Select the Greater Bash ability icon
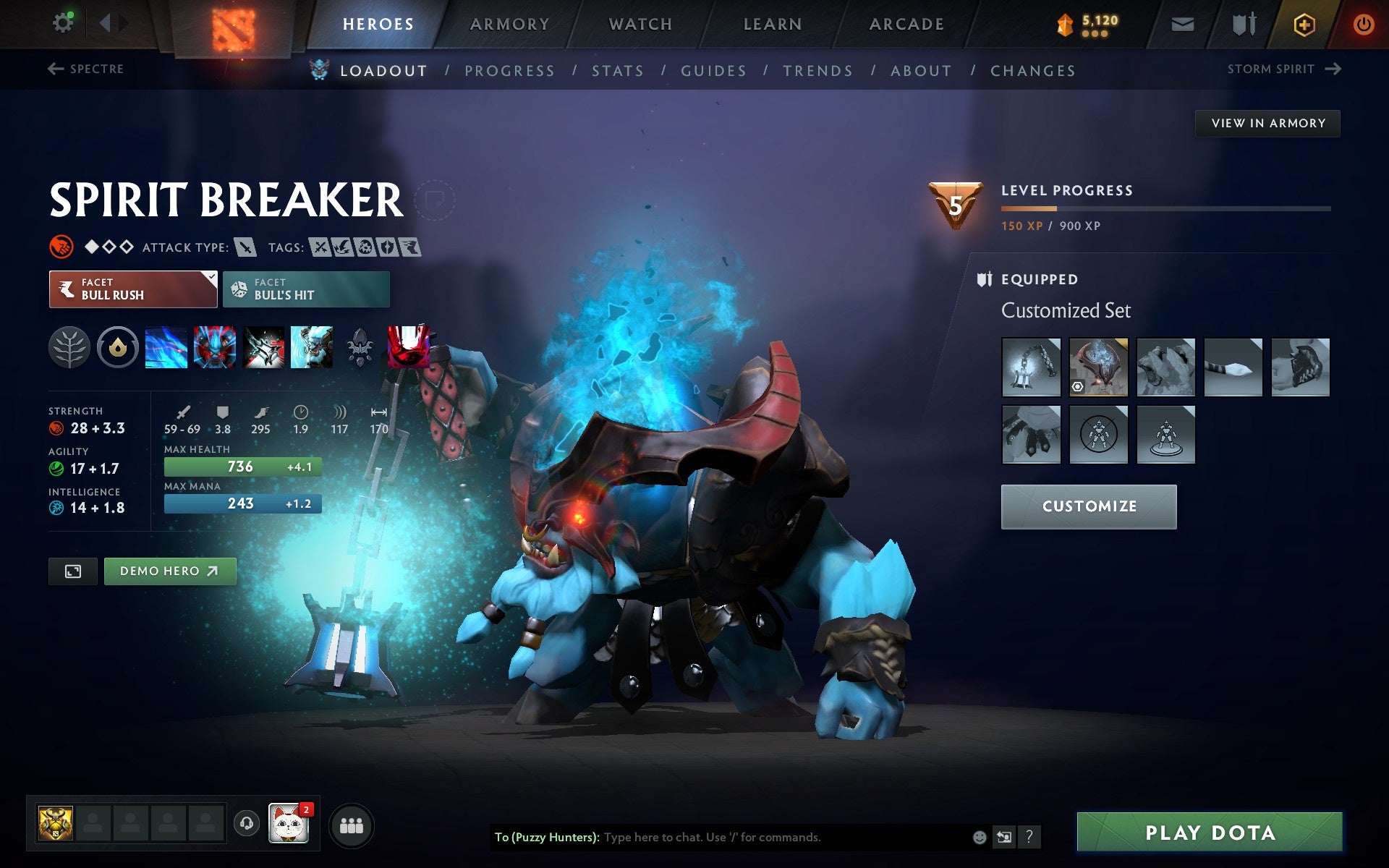The height and width of the screenshot is (868, 1389). 263,348
